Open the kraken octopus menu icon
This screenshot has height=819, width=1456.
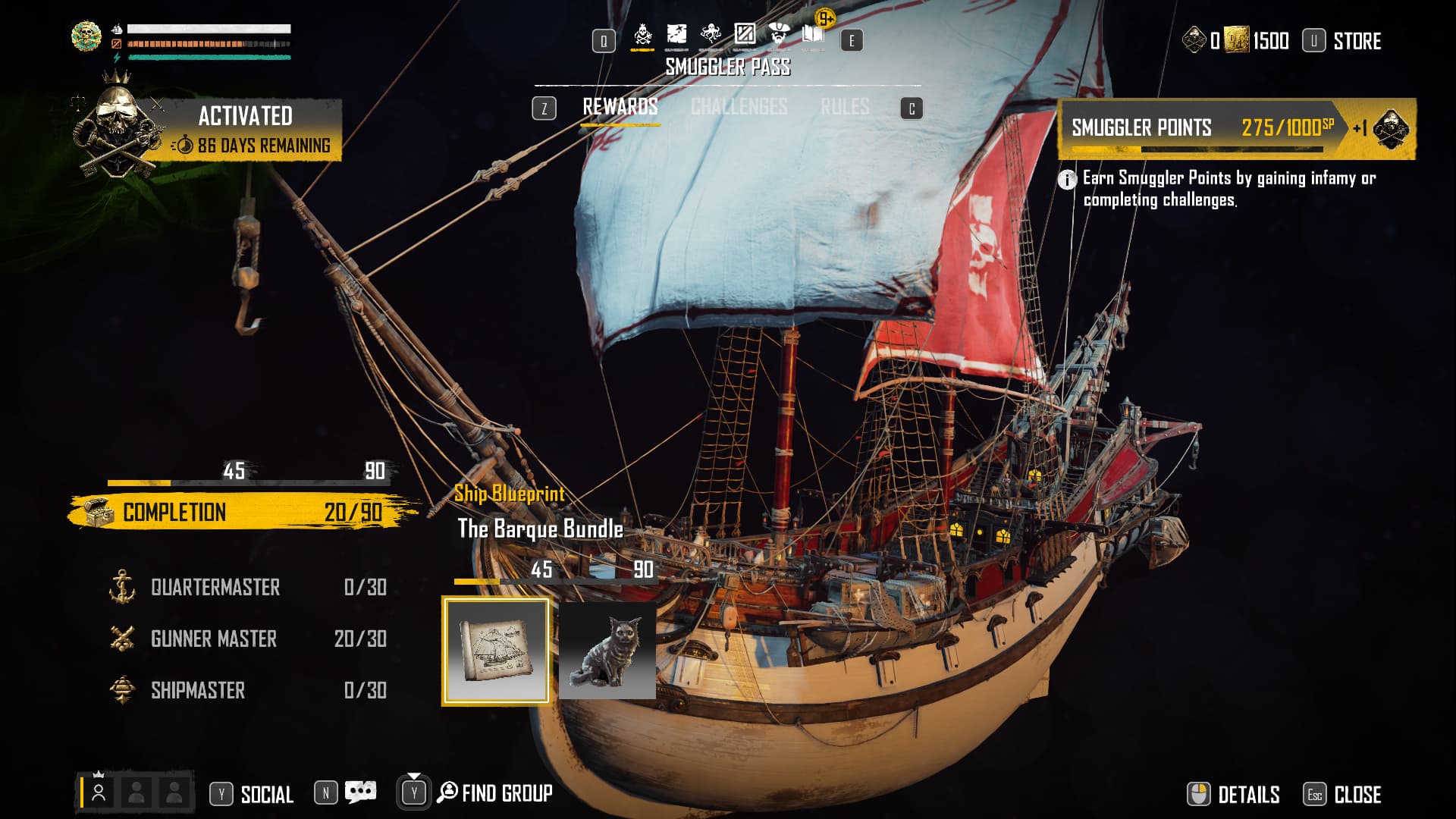711,34
